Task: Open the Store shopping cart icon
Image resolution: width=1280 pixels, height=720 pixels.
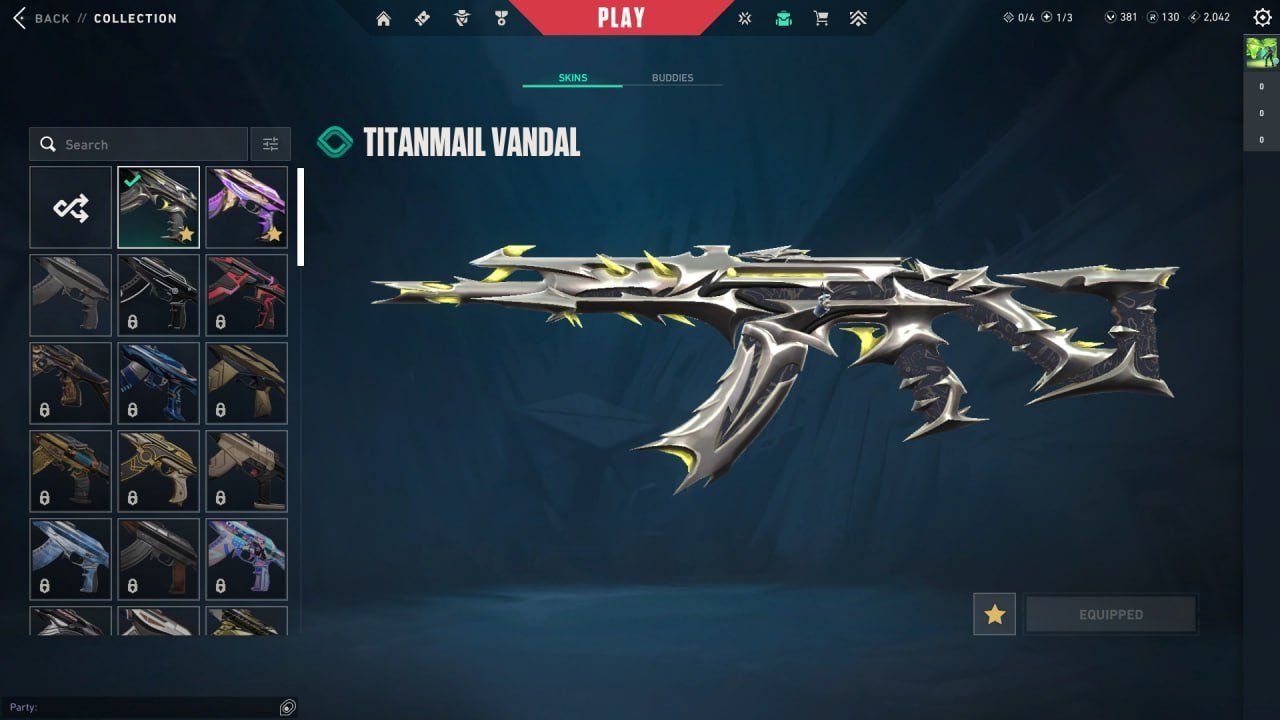Action: (x=821, y=17)
